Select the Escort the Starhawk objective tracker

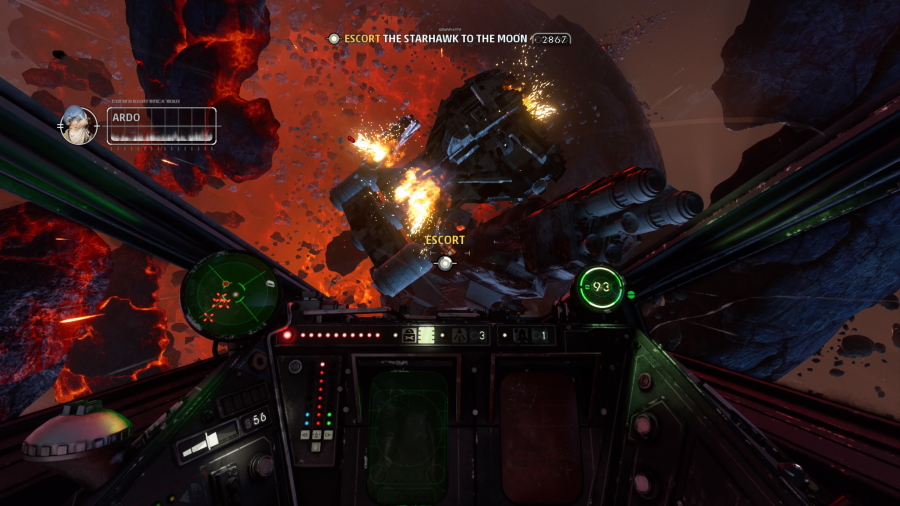tap(435, 39)
